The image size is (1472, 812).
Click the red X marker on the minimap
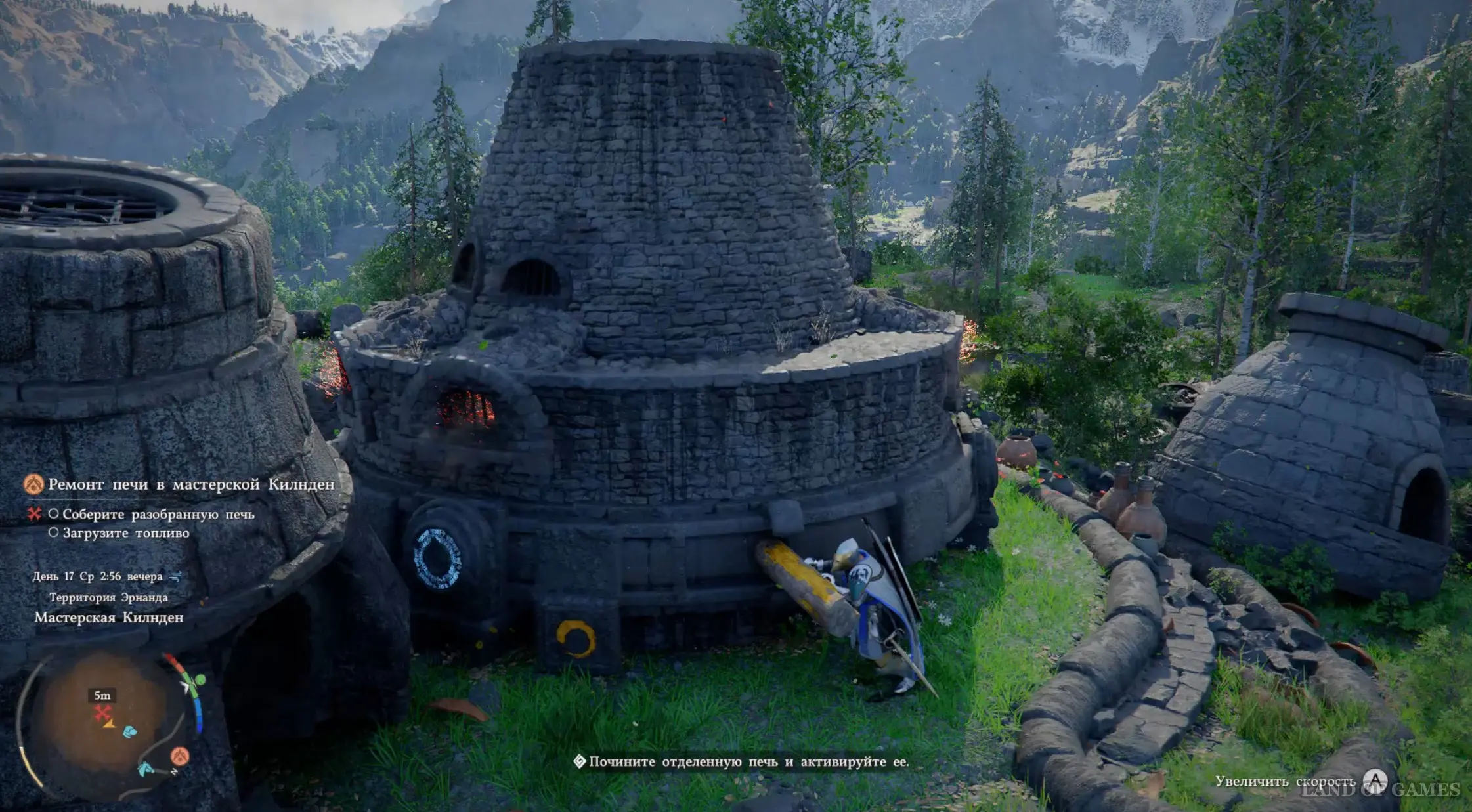click(x=101, y=712)
